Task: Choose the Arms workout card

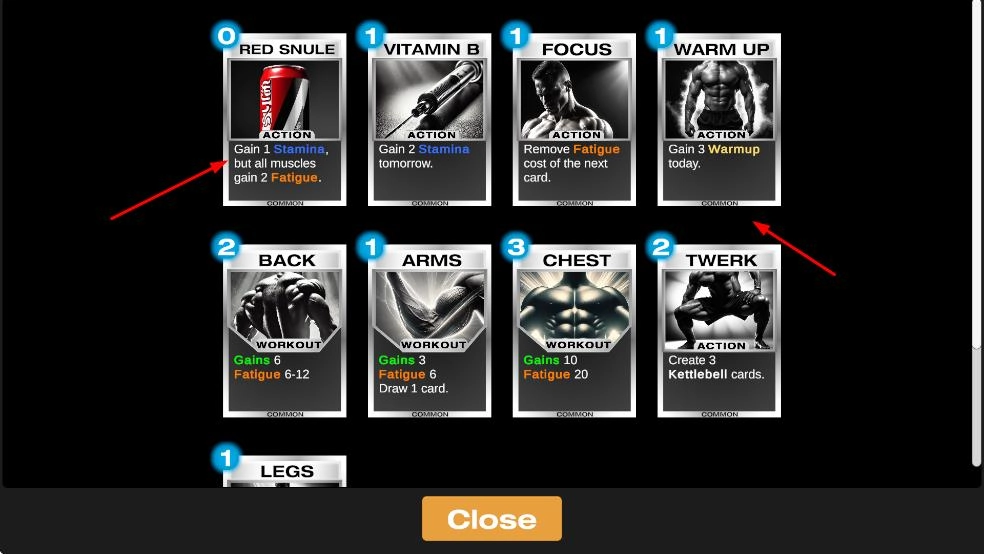Action: (x=430, y=331)
